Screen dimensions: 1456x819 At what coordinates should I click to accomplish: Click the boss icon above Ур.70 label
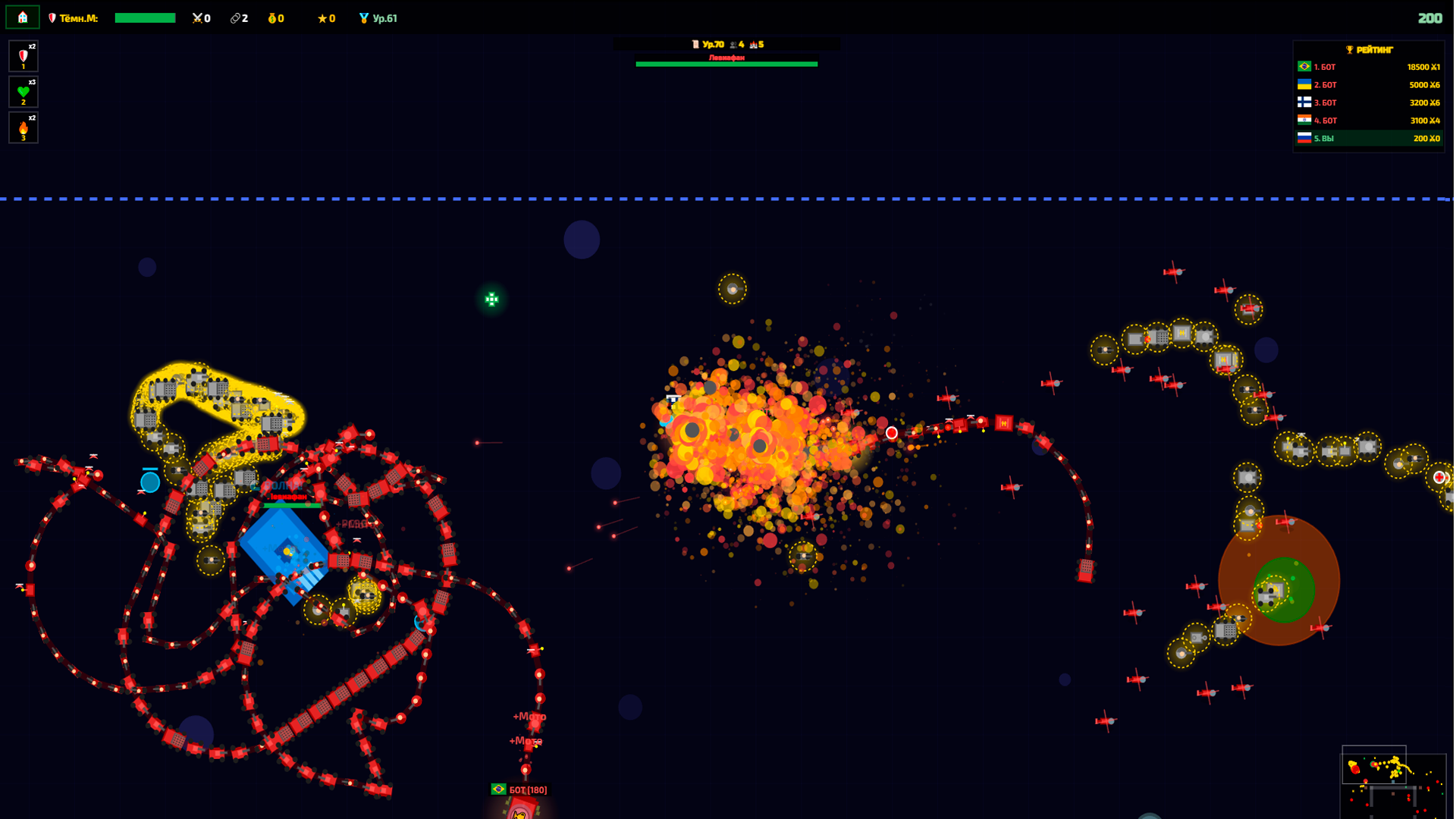coord(694,43)
